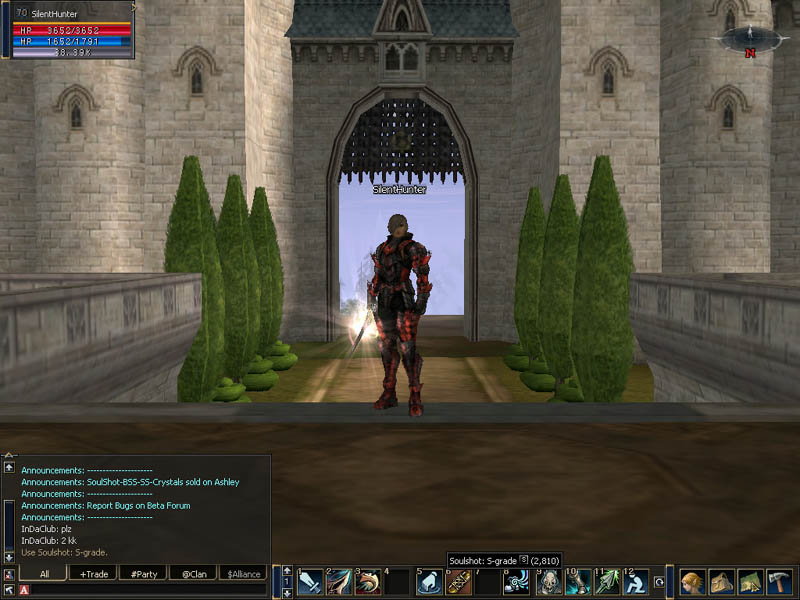The height and width of the screenshot is (600, 800).
Task: Use the sitting figure action in slot 12
Action: (x=636, y=582)
